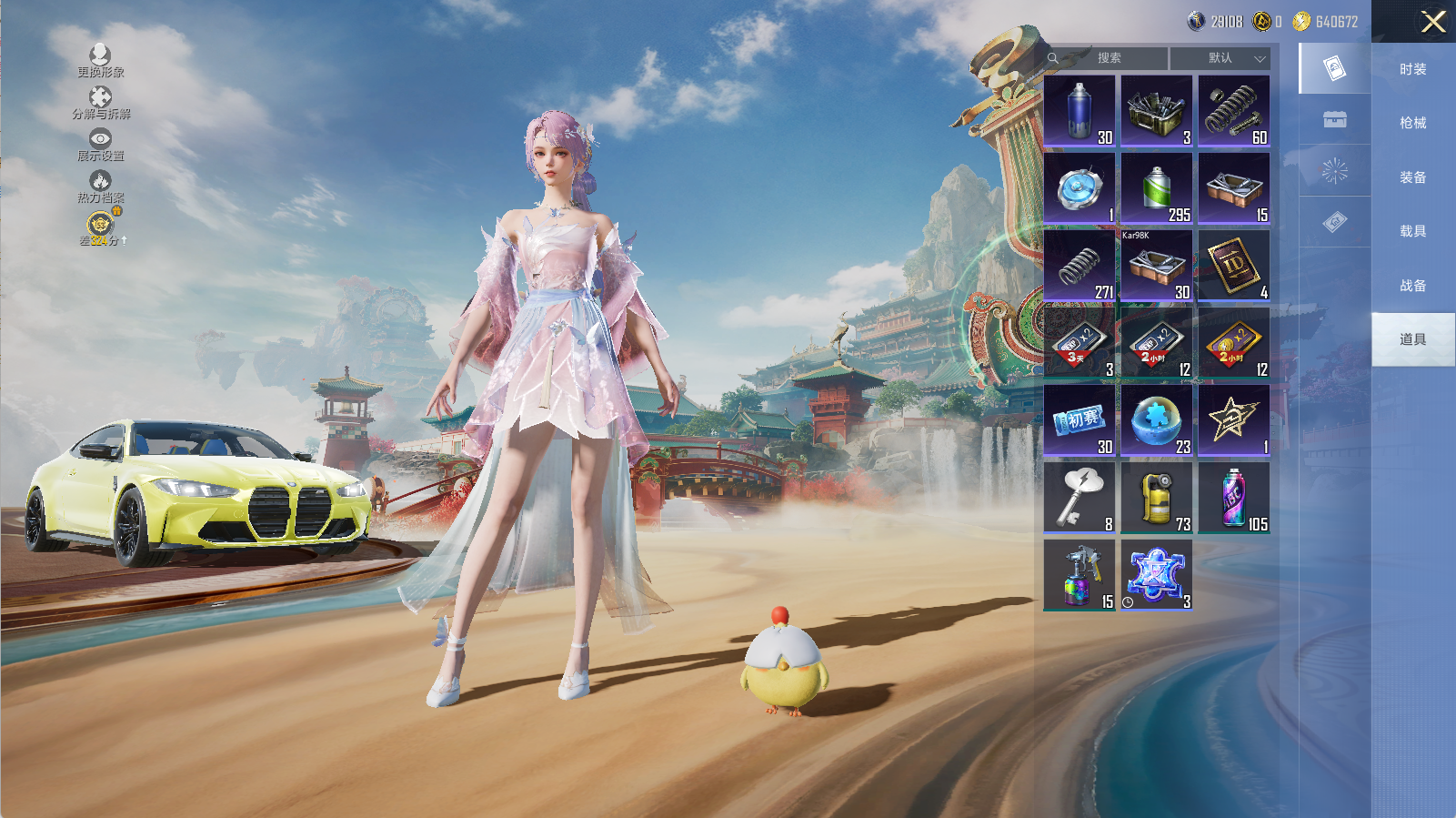The height and width of the screenshot is (818, 1456).
Task: Select the blue spray can item
Action: pyautogui.click(x=1079, y=111)
